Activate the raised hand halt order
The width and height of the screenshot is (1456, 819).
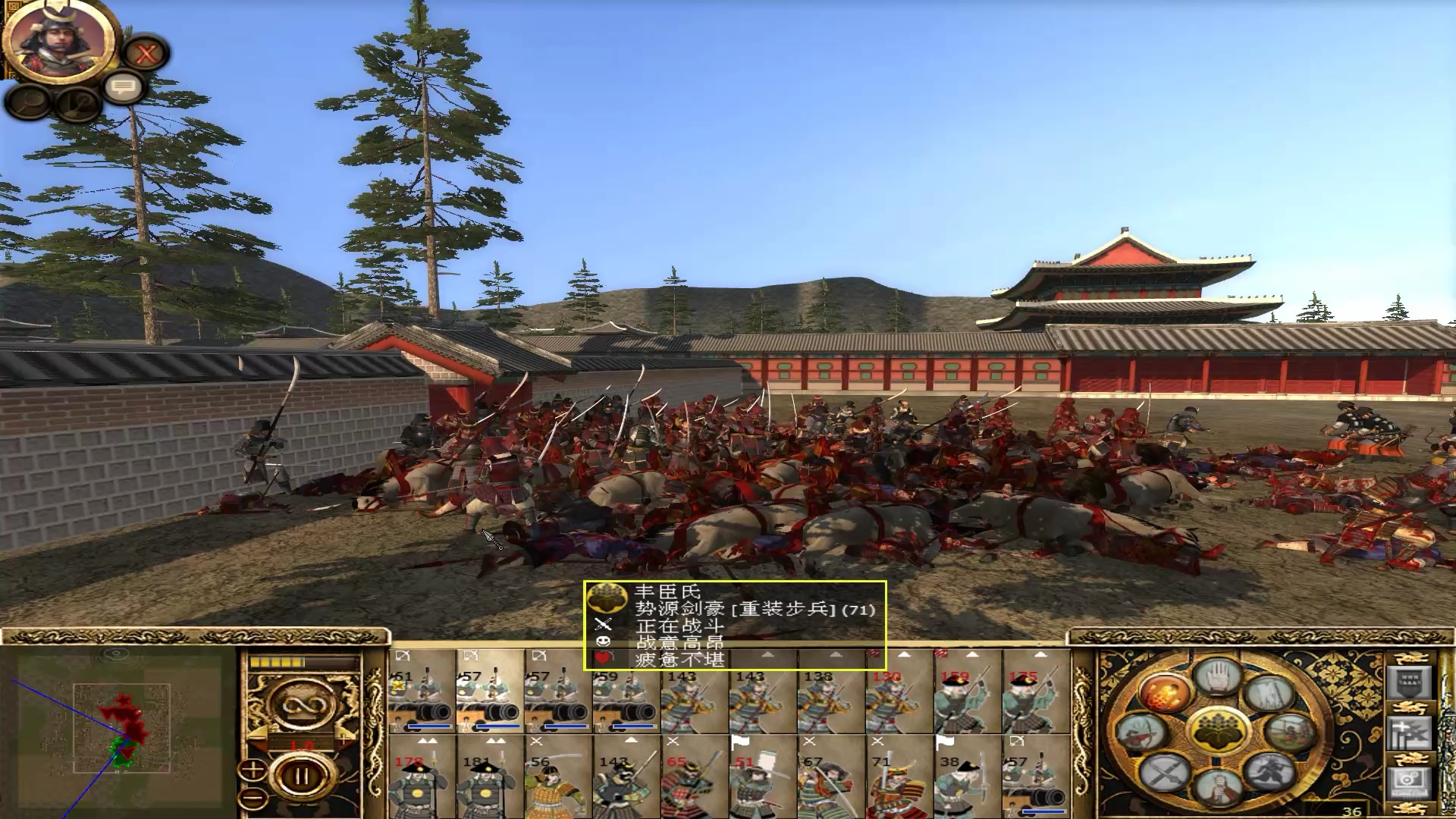pos(1218,677)
